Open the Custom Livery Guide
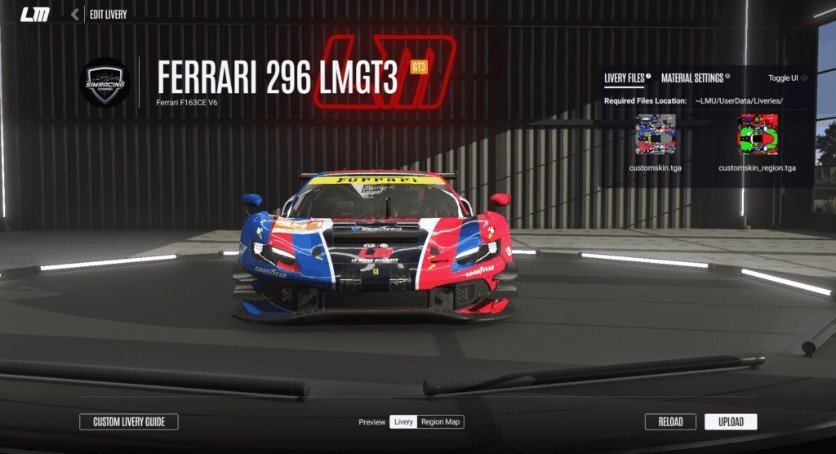This screenshot has height=454, width=836. pyautogui.click(x=128, y=422)
